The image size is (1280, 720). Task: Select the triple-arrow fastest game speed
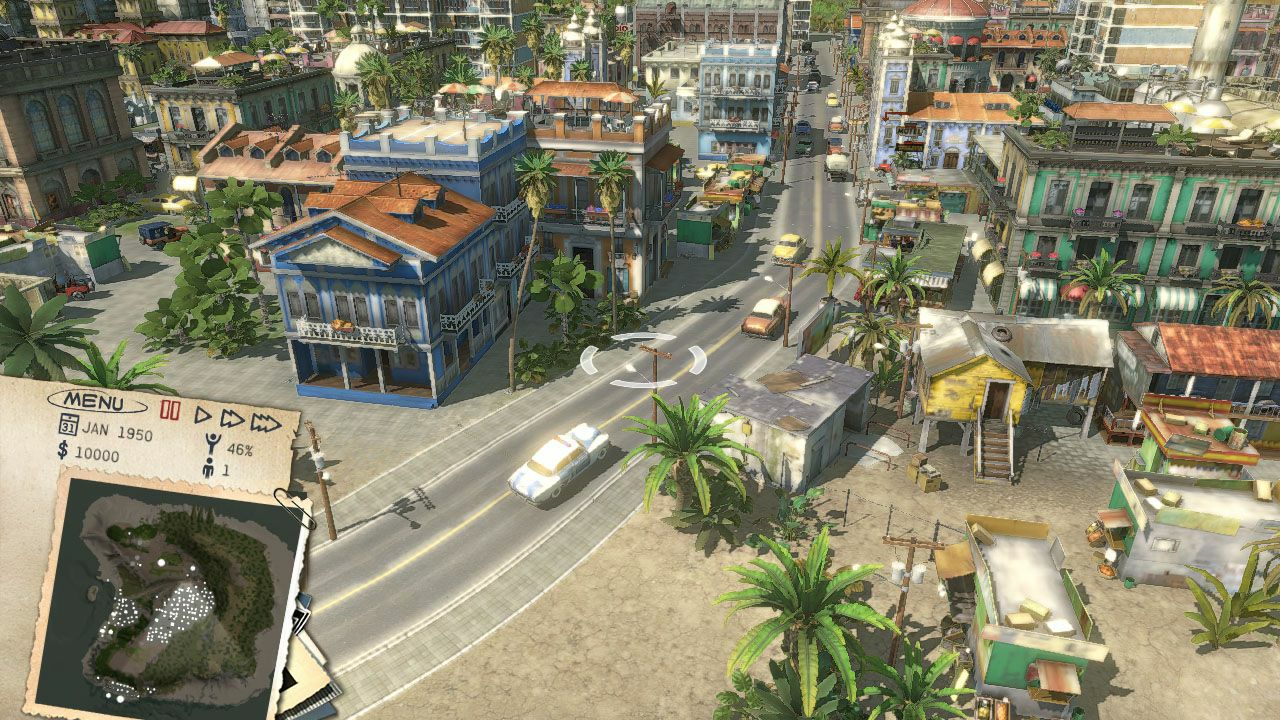tap(268, 423)
